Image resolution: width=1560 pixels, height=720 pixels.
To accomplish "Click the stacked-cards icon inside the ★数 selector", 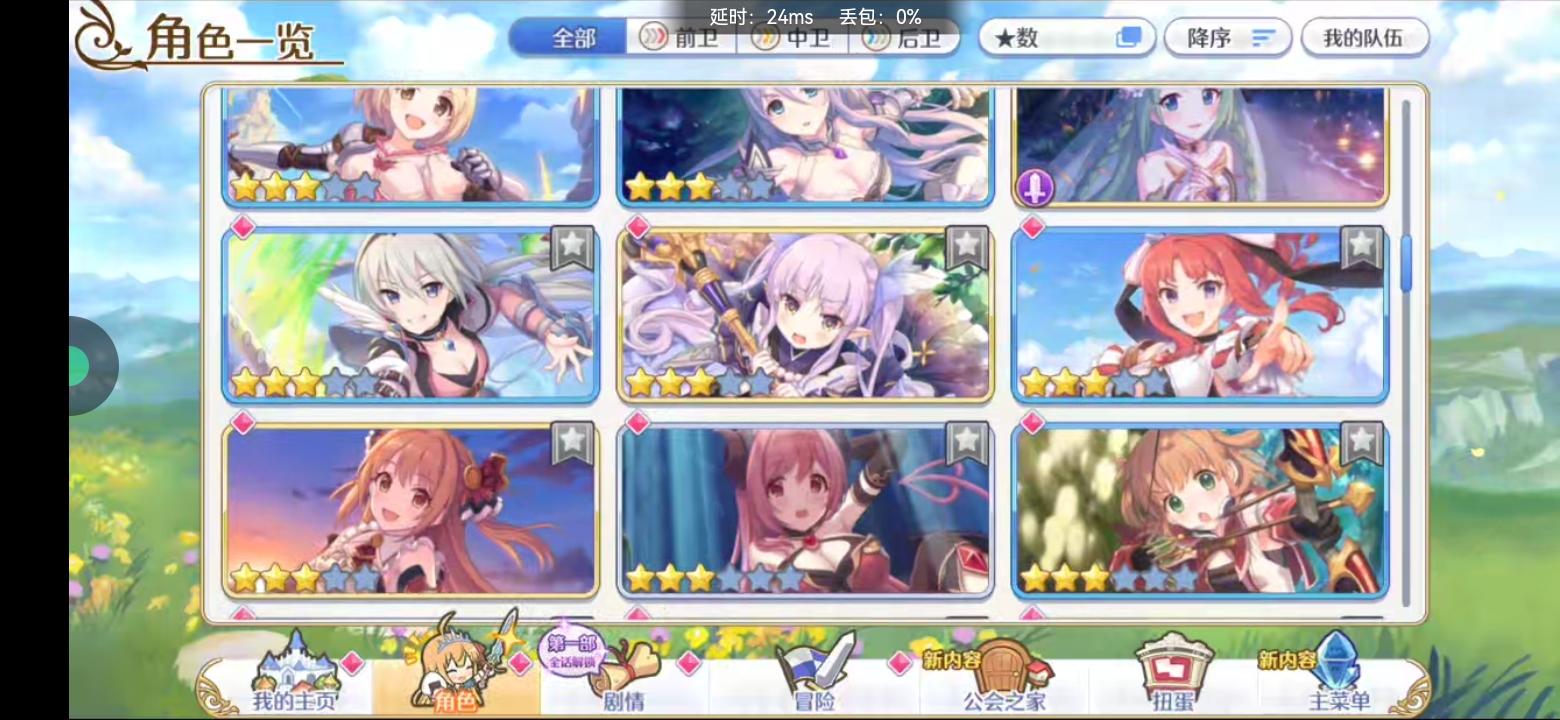I will (x=1128, y=36).
